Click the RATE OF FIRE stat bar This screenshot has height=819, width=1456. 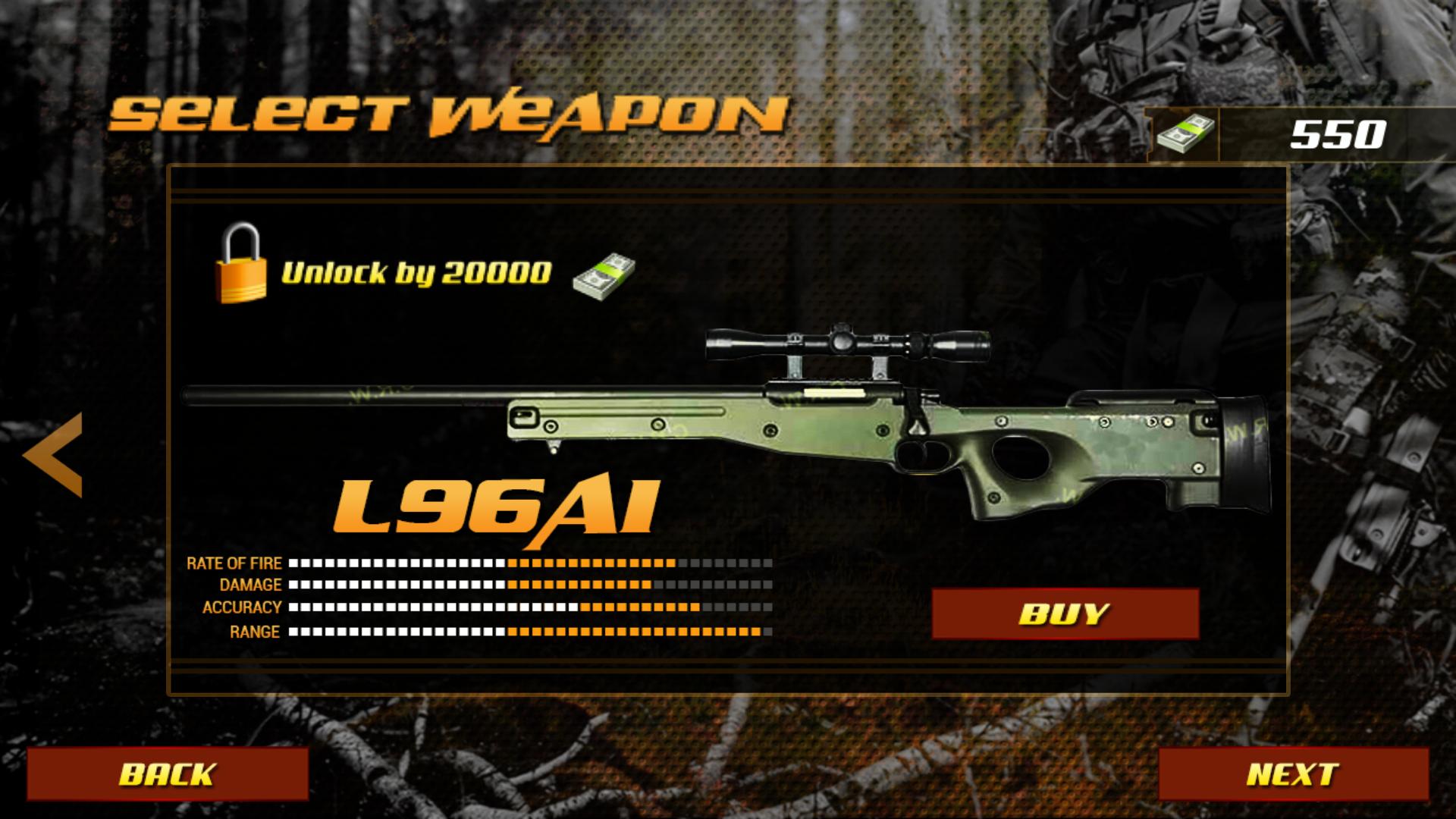(531, 563)
